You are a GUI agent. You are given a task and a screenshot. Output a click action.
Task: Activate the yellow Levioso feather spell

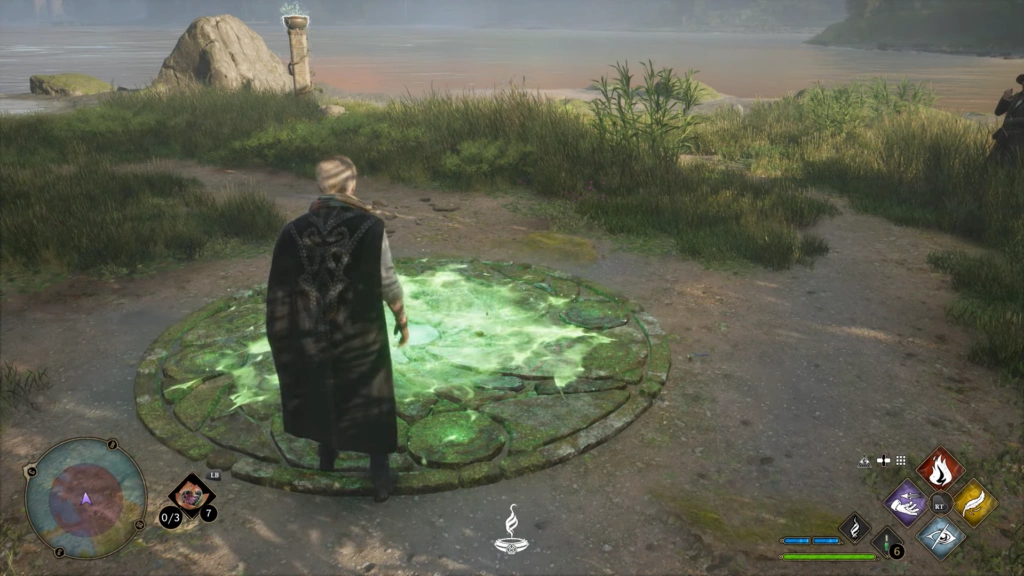coord(974,502)
